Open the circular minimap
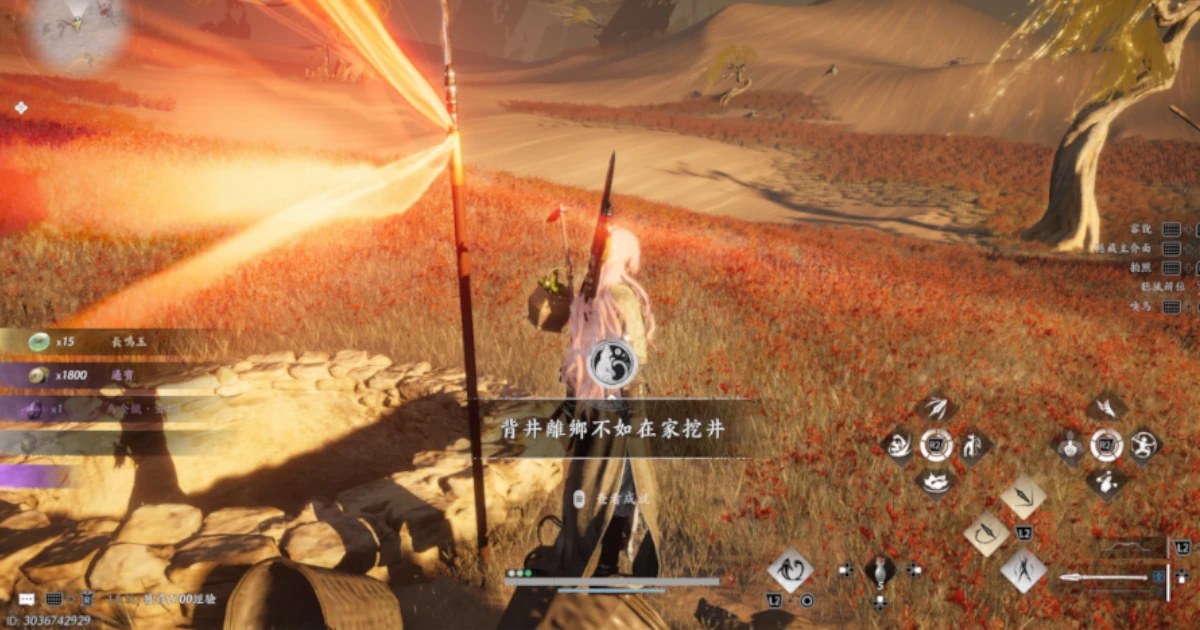The height and width of the screenshot is (630, 1200). (77, 28)
